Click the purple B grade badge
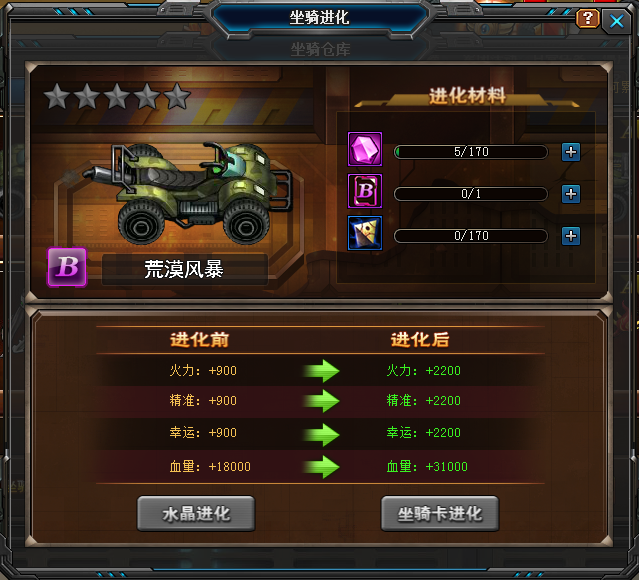The width and height of the screenshot is (639, 580). click(67, 268)
